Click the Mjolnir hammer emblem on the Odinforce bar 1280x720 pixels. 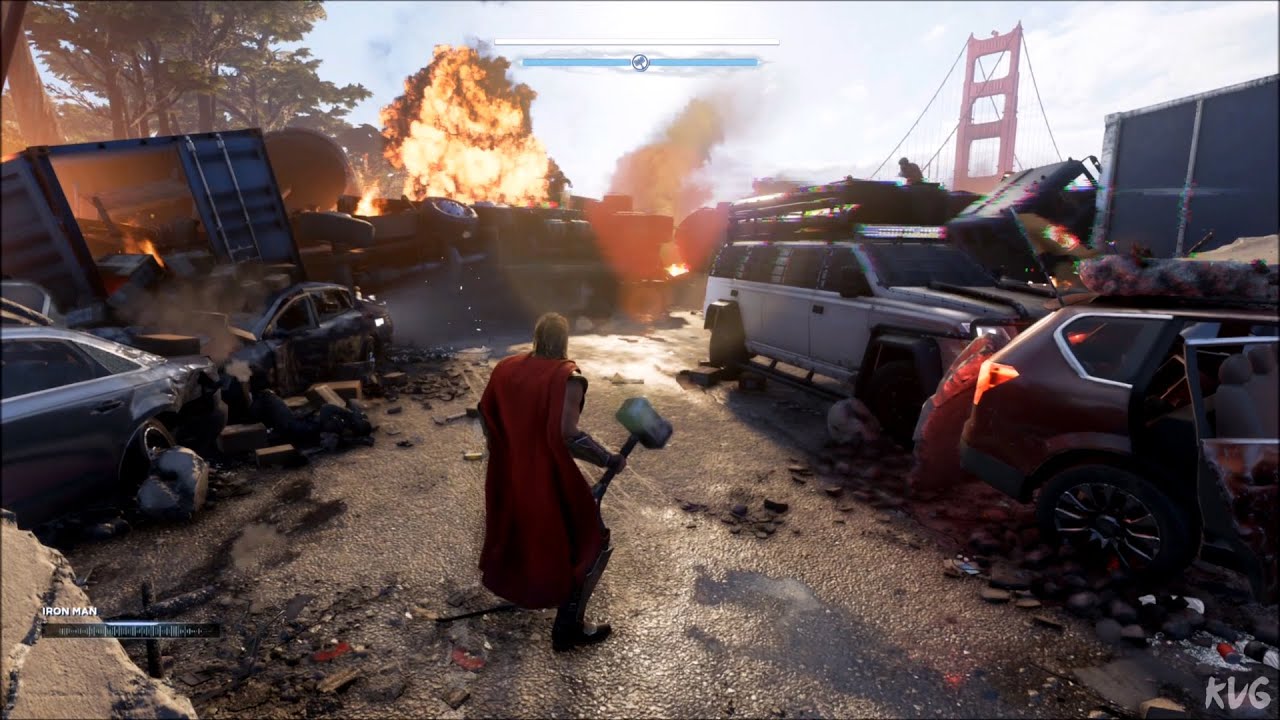coord(640,62)
